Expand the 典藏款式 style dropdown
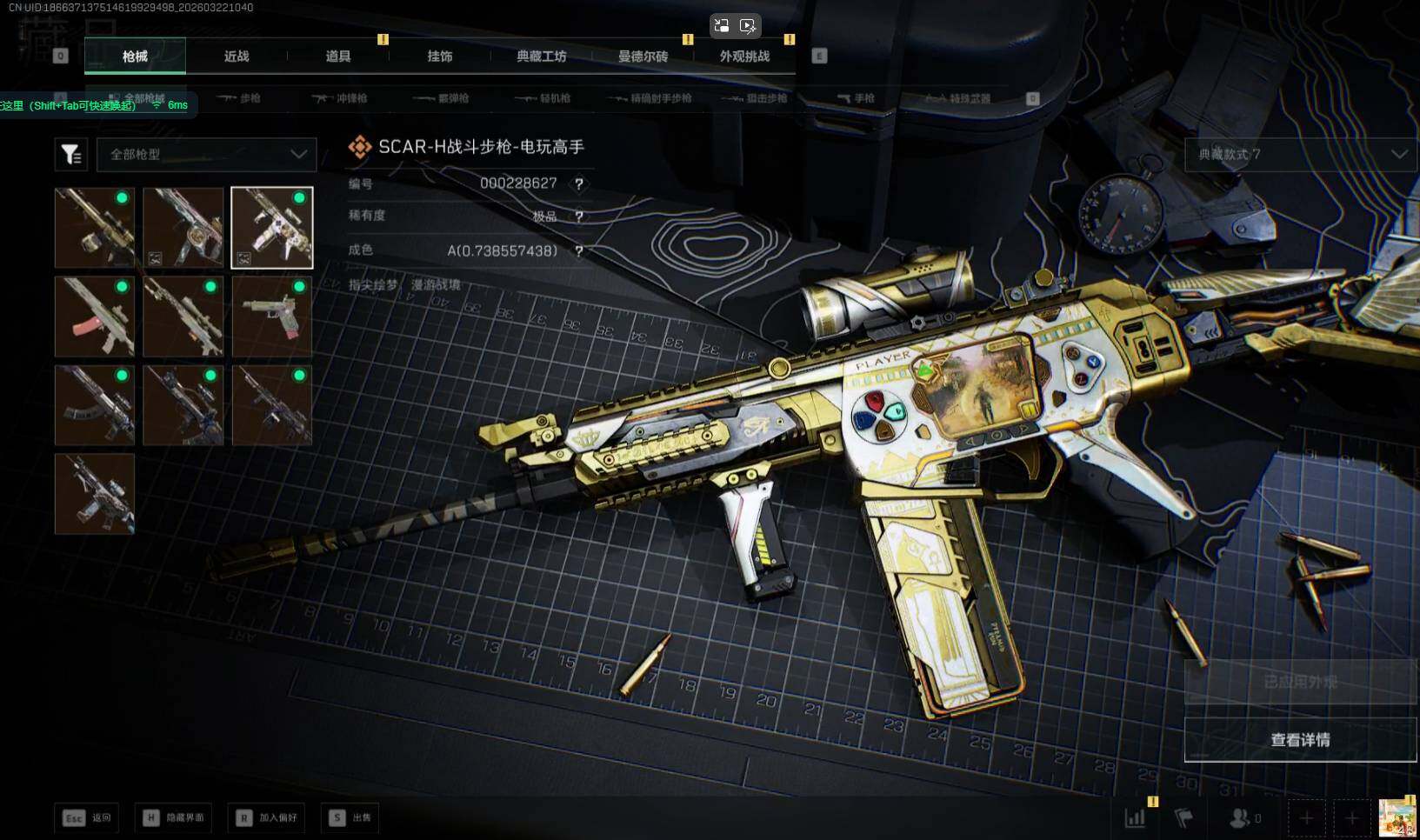Screen dimensions: 1420x840 coord(1301,154)
